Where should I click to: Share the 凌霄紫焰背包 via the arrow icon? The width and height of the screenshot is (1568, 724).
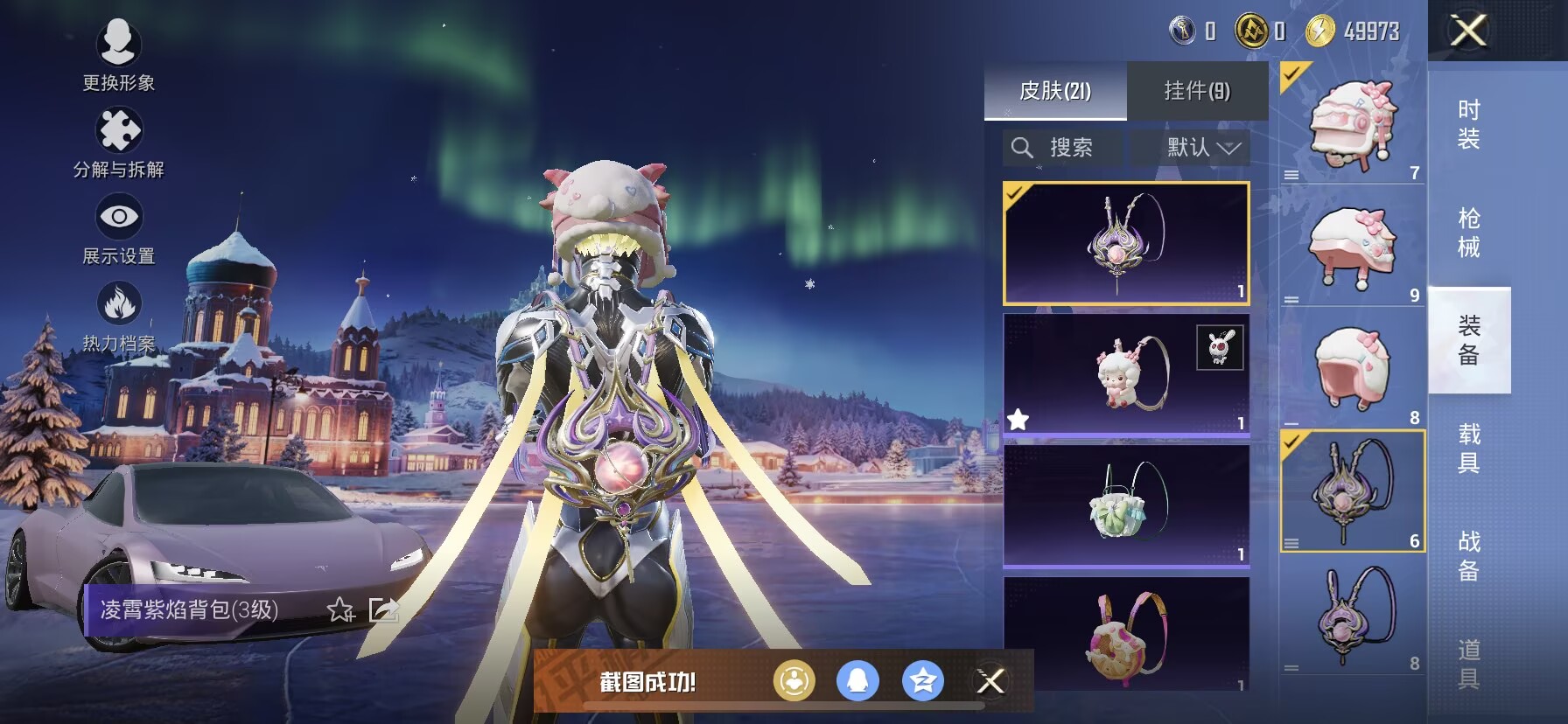[x=384, y=609]
